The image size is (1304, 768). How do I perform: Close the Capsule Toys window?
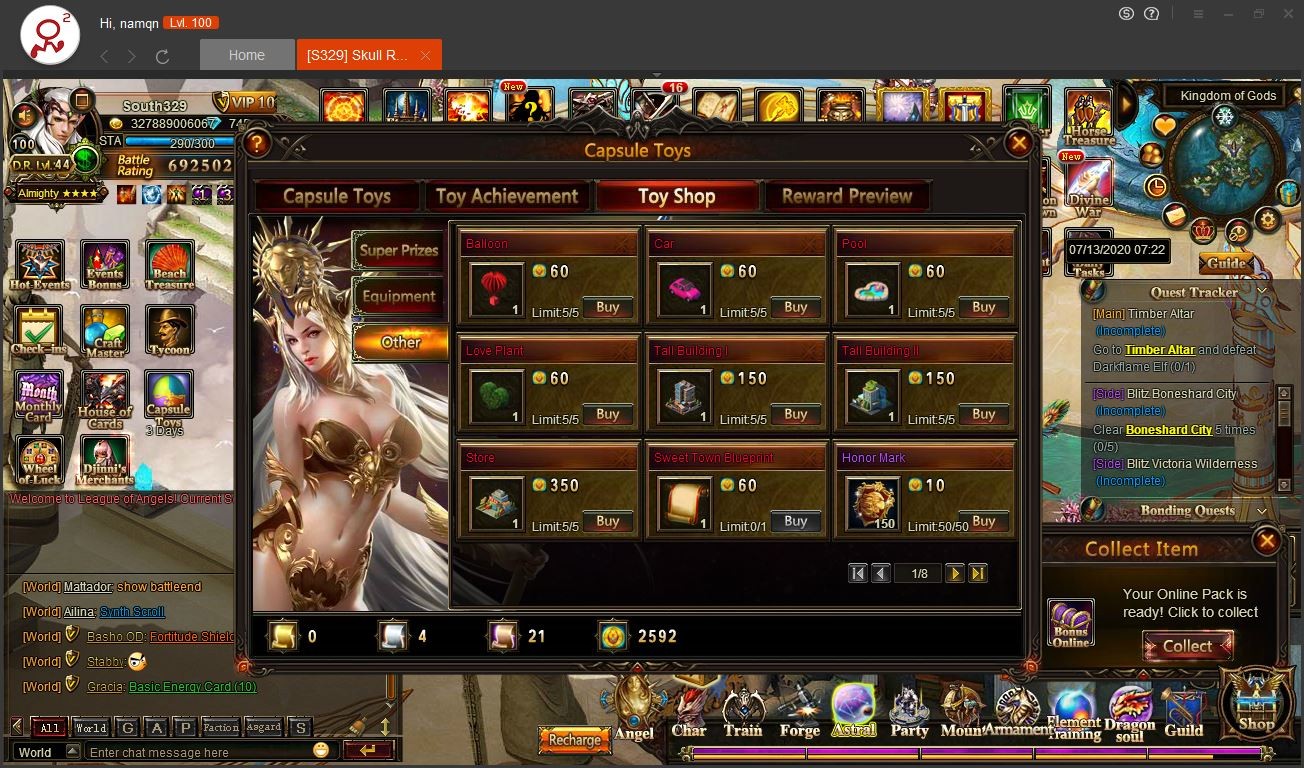click(x=1018, y=144)
